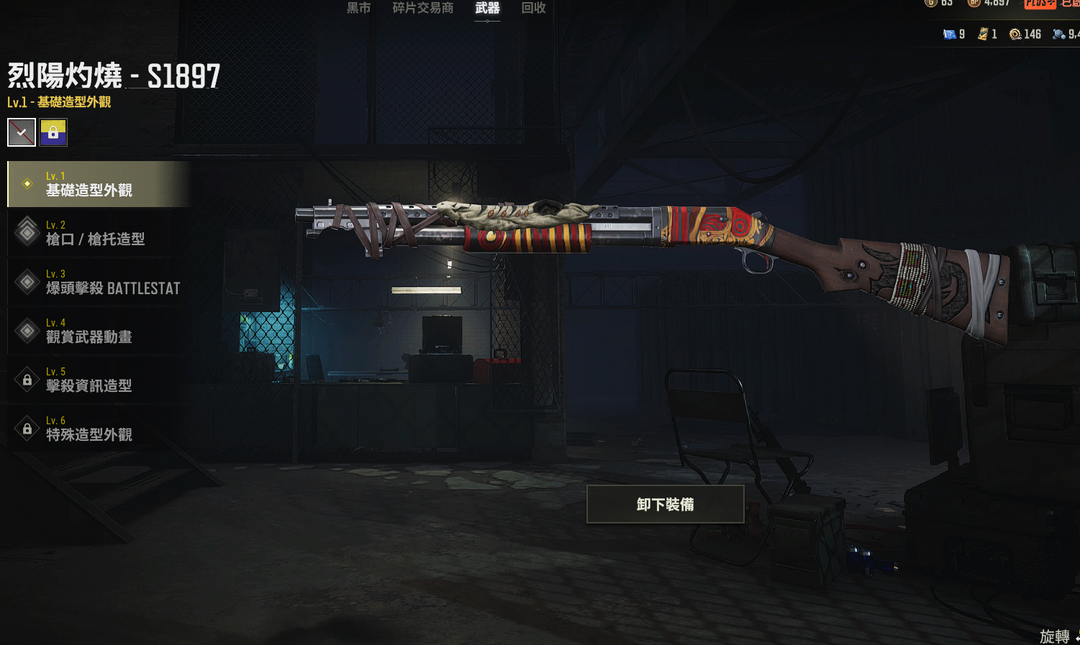Image resolution: width=1080 pixels, height=645 pixels.
Task: Select Lv. 4 觀賞武器動畫 entry
Action: click(x=96, y=331)
